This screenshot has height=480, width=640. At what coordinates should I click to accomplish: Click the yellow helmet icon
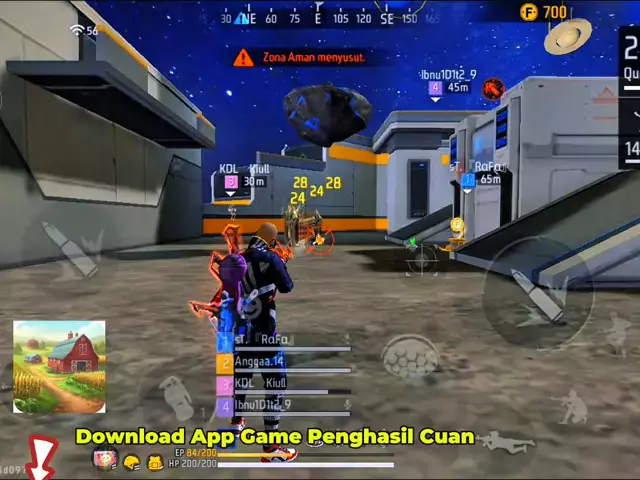pos(132,462)
